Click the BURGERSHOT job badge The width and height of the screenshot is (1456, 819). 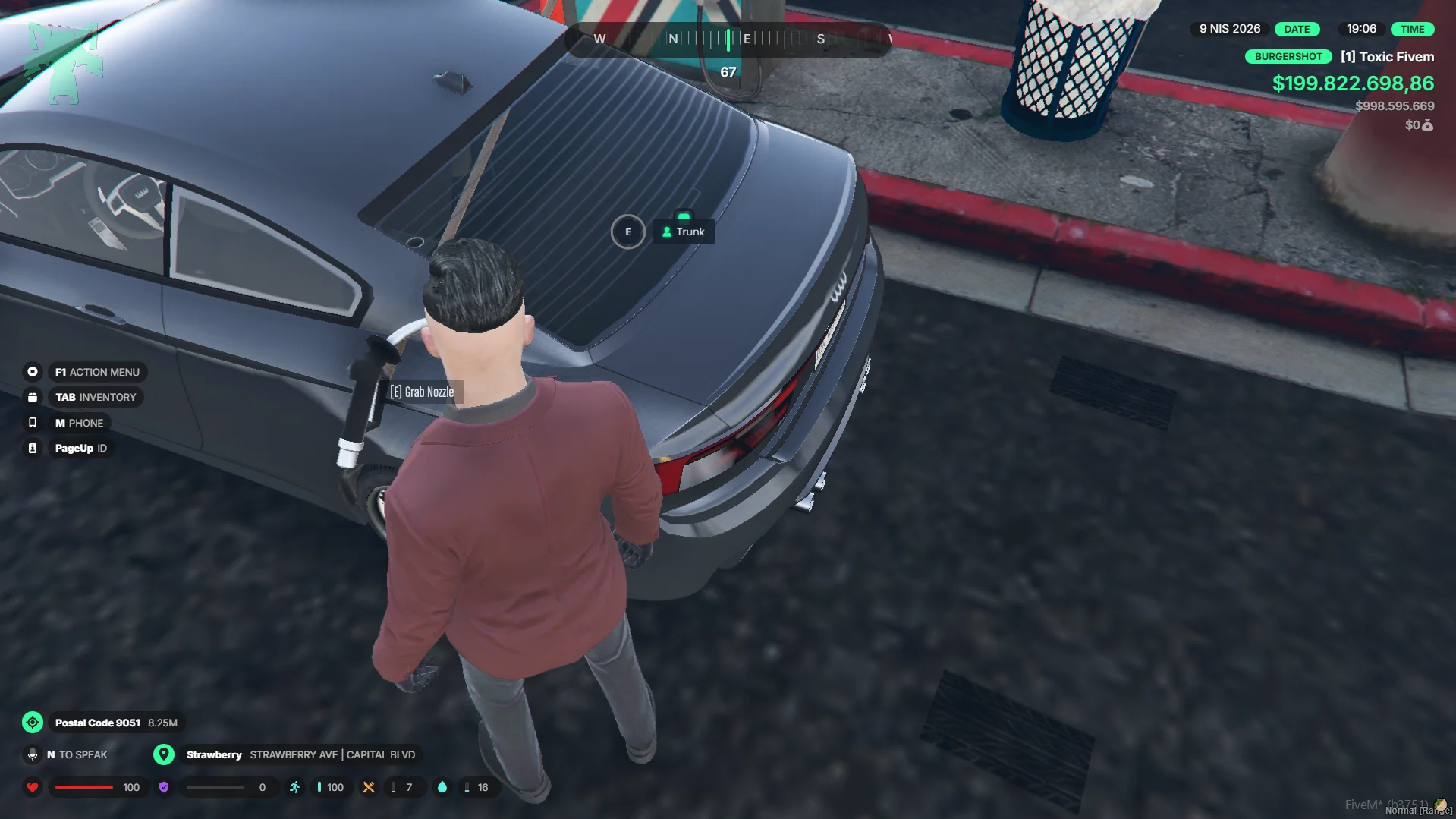click(x=1288, y=57)
